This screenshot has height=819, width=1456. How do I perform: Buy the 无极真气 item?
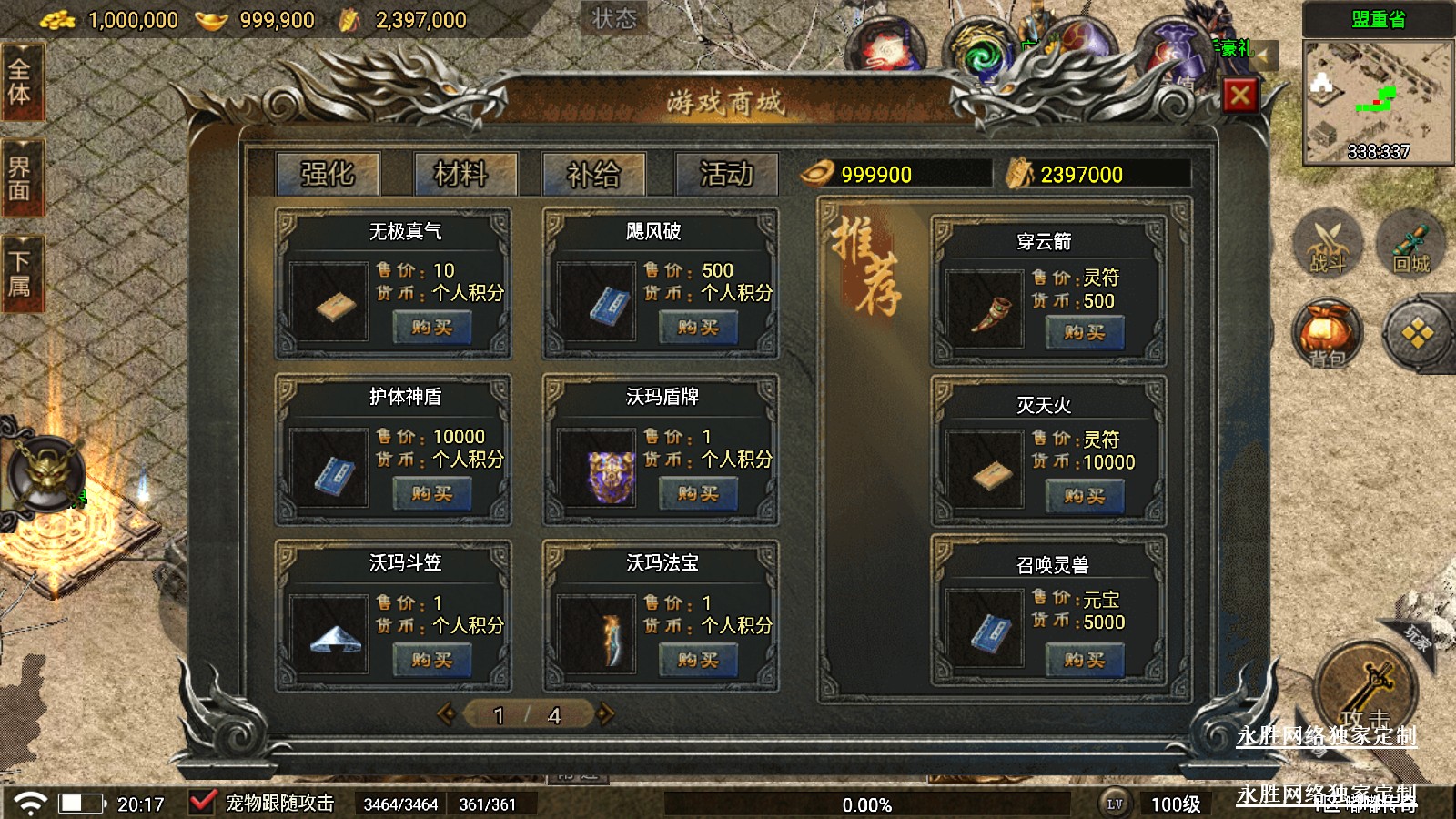(x=431, y=328)
